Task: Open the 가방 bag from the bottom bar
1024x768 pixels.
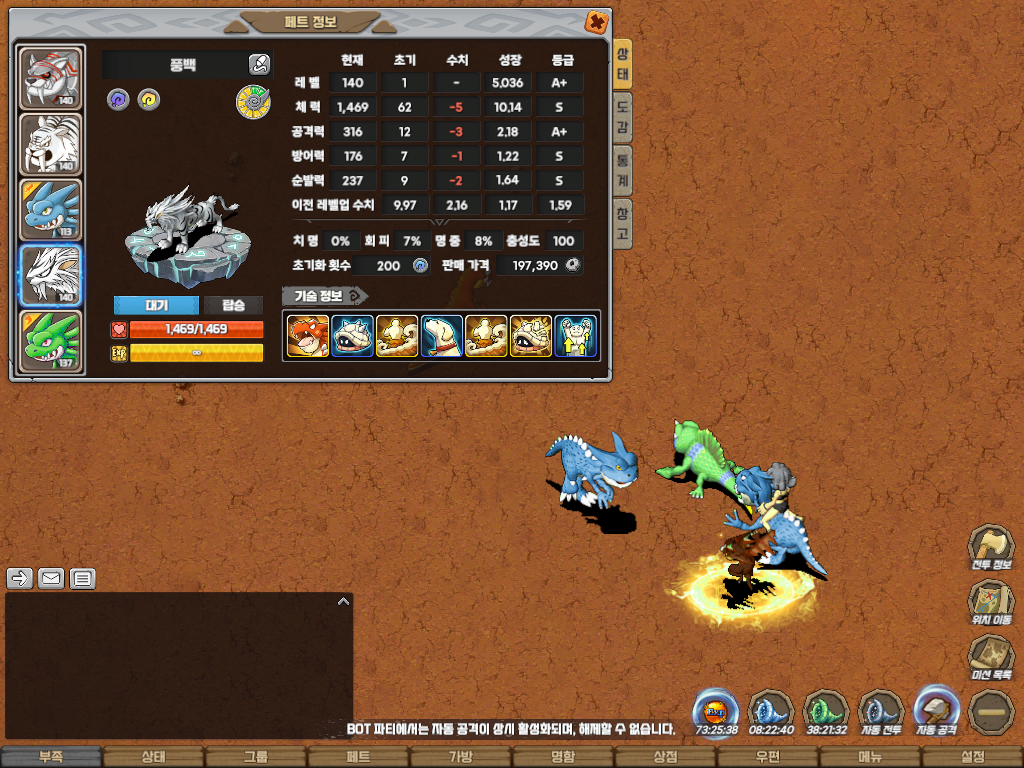Action: (460, 757)
